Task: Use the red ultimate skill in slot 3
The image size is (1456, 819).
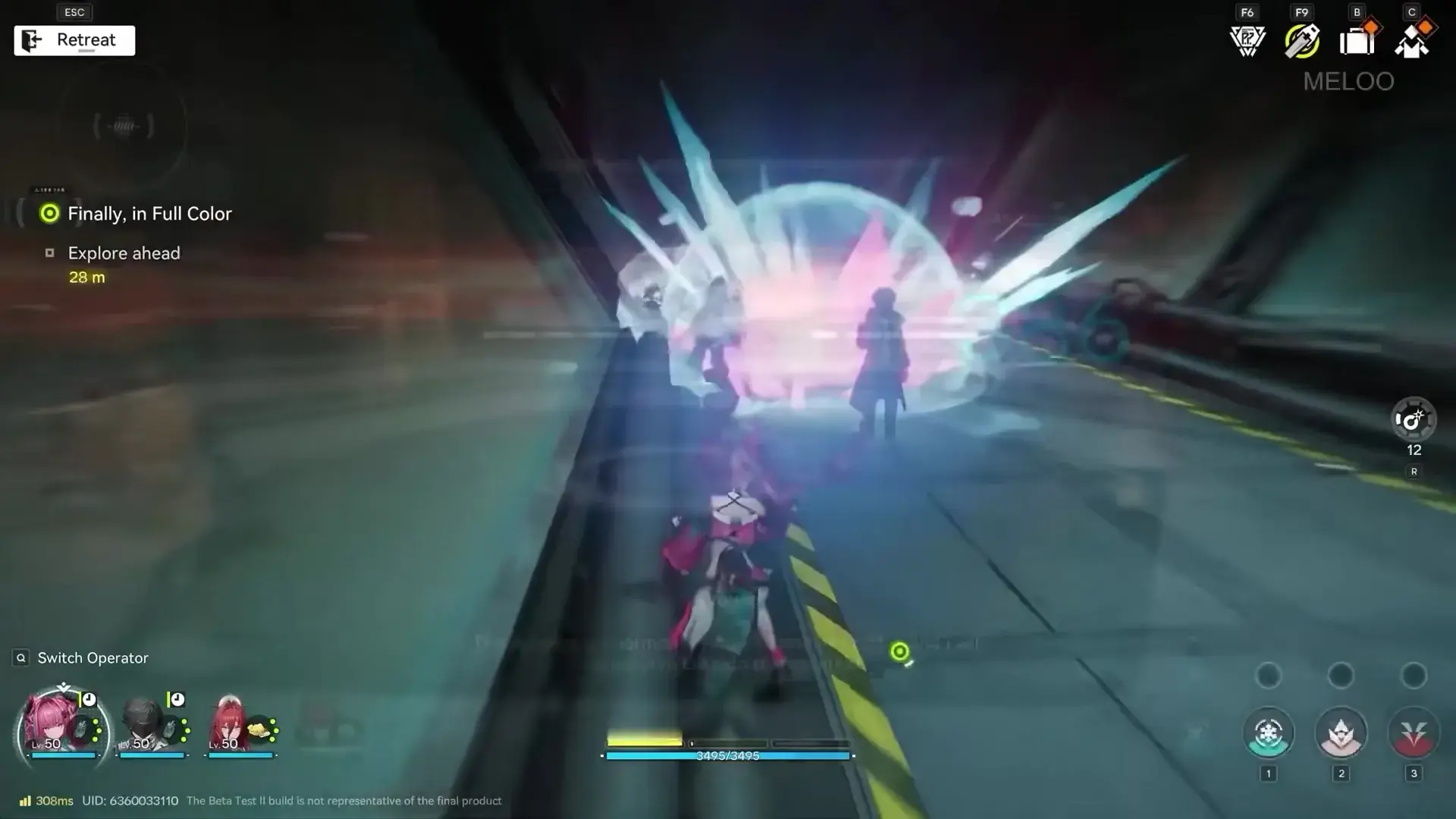Action: coord(1413,732)
